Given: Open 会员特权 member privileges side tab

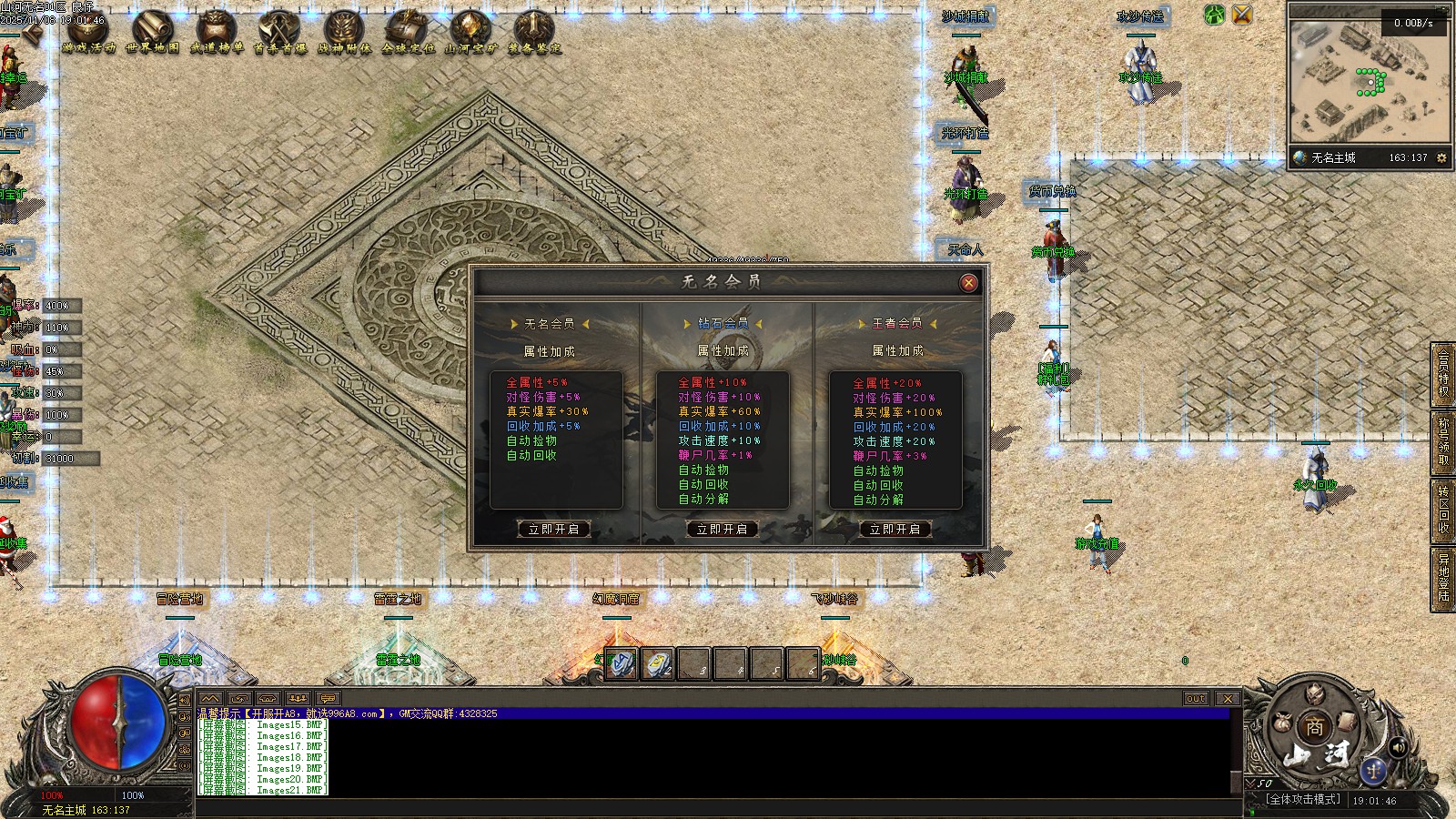Looking at the screenshot, I should 1443,373.
